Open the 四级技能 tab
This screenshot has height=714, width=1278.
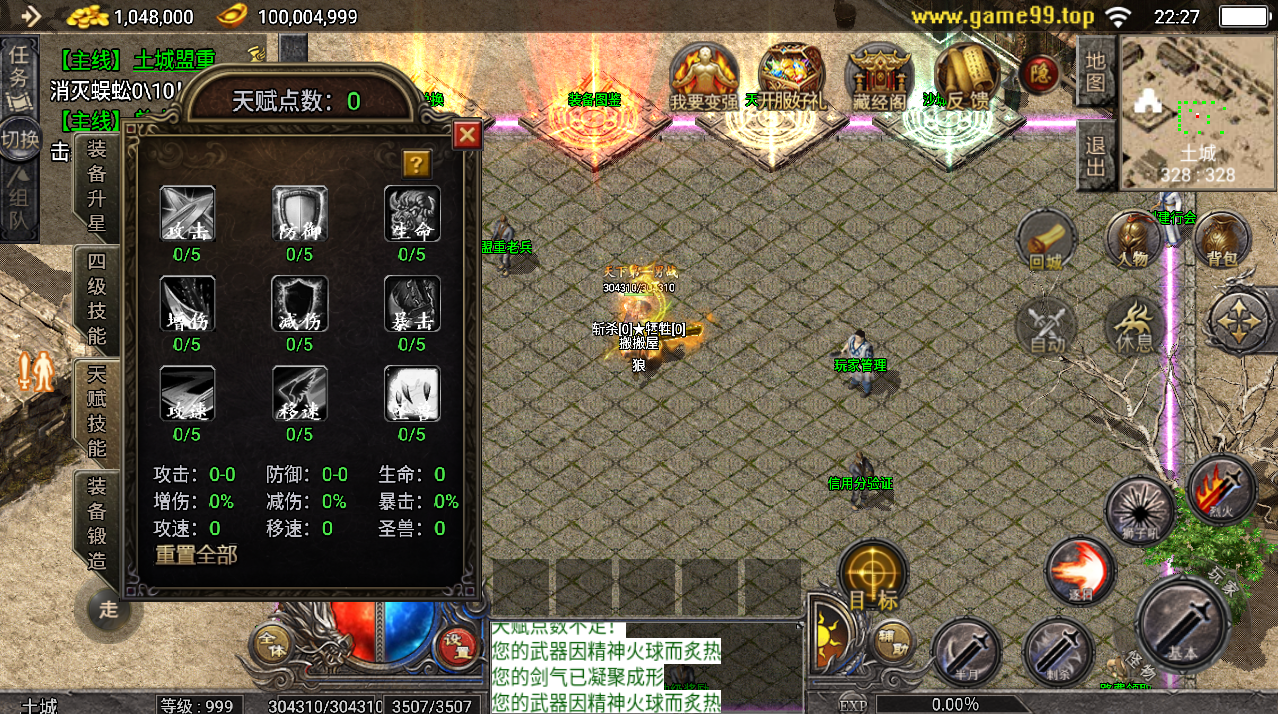click(97, 298)
